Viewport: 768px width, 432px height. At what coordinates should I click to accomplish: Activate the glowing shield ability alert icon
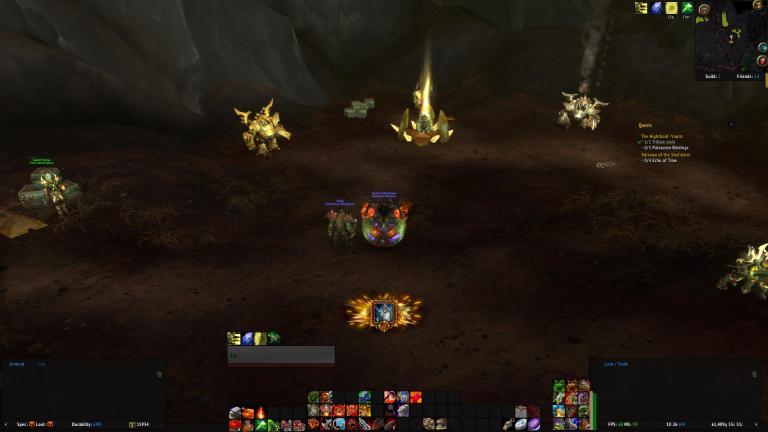pyautogui.click(x=383, y=312)
